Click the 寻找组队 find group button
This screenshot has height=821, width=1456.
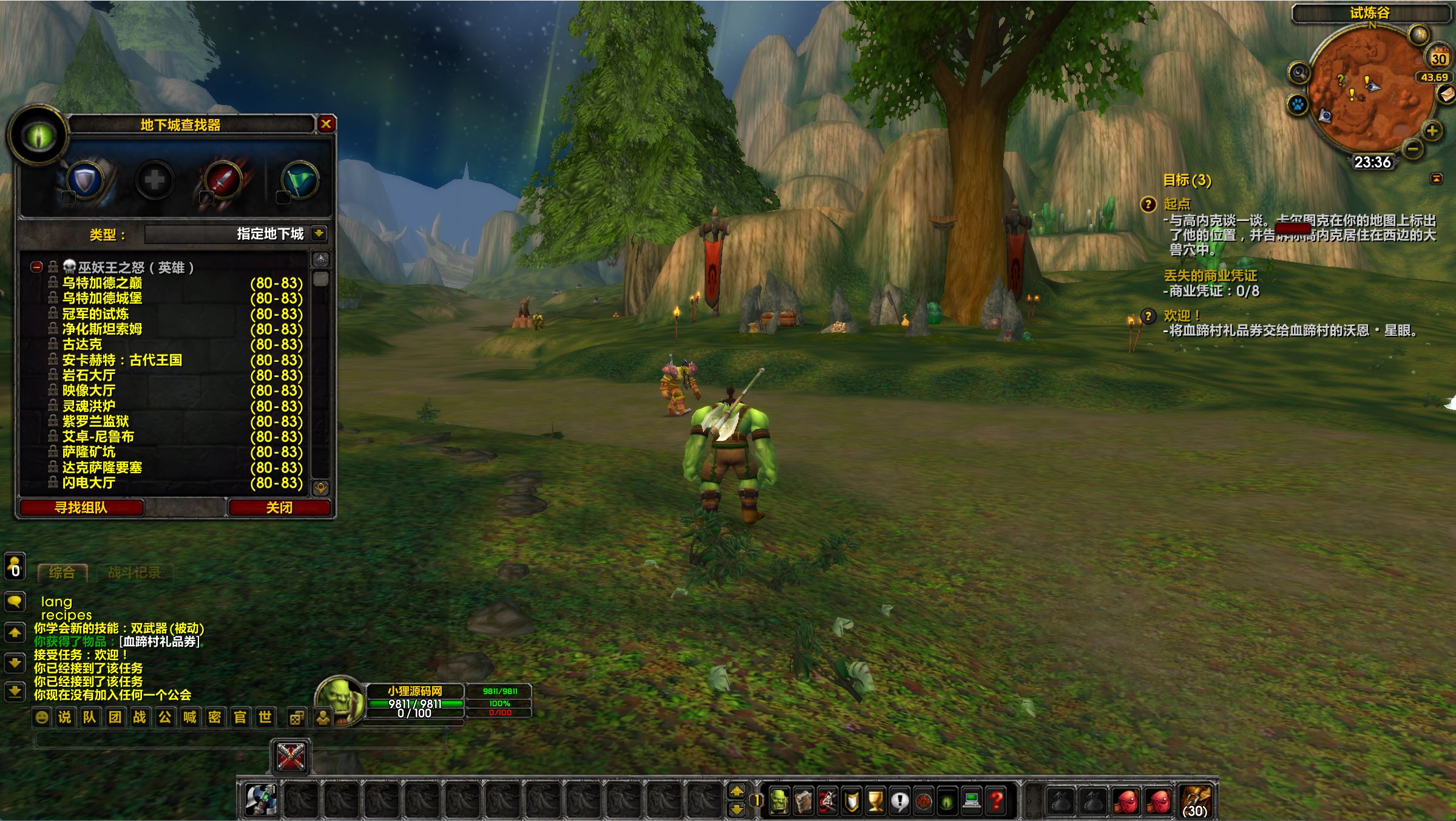pyautogui.click(x=81, y=508)
